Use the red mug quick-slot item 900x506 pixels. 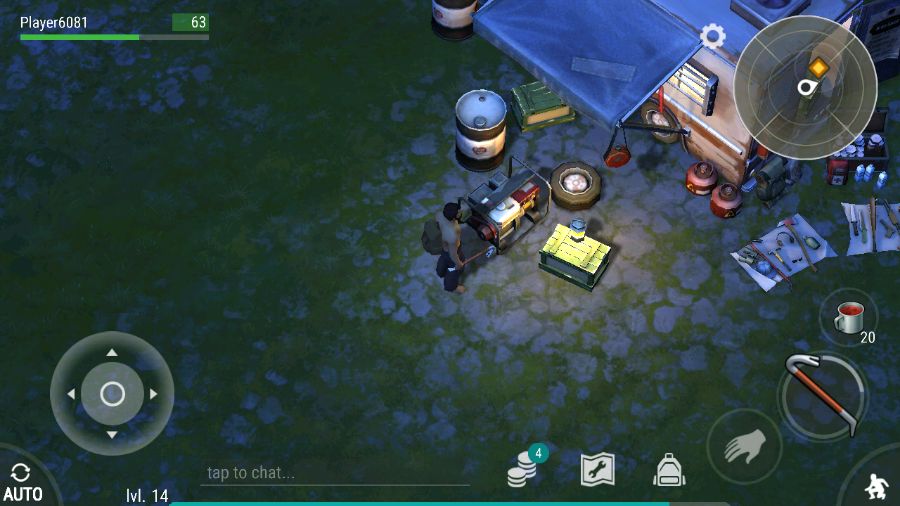tap(849, 318)
